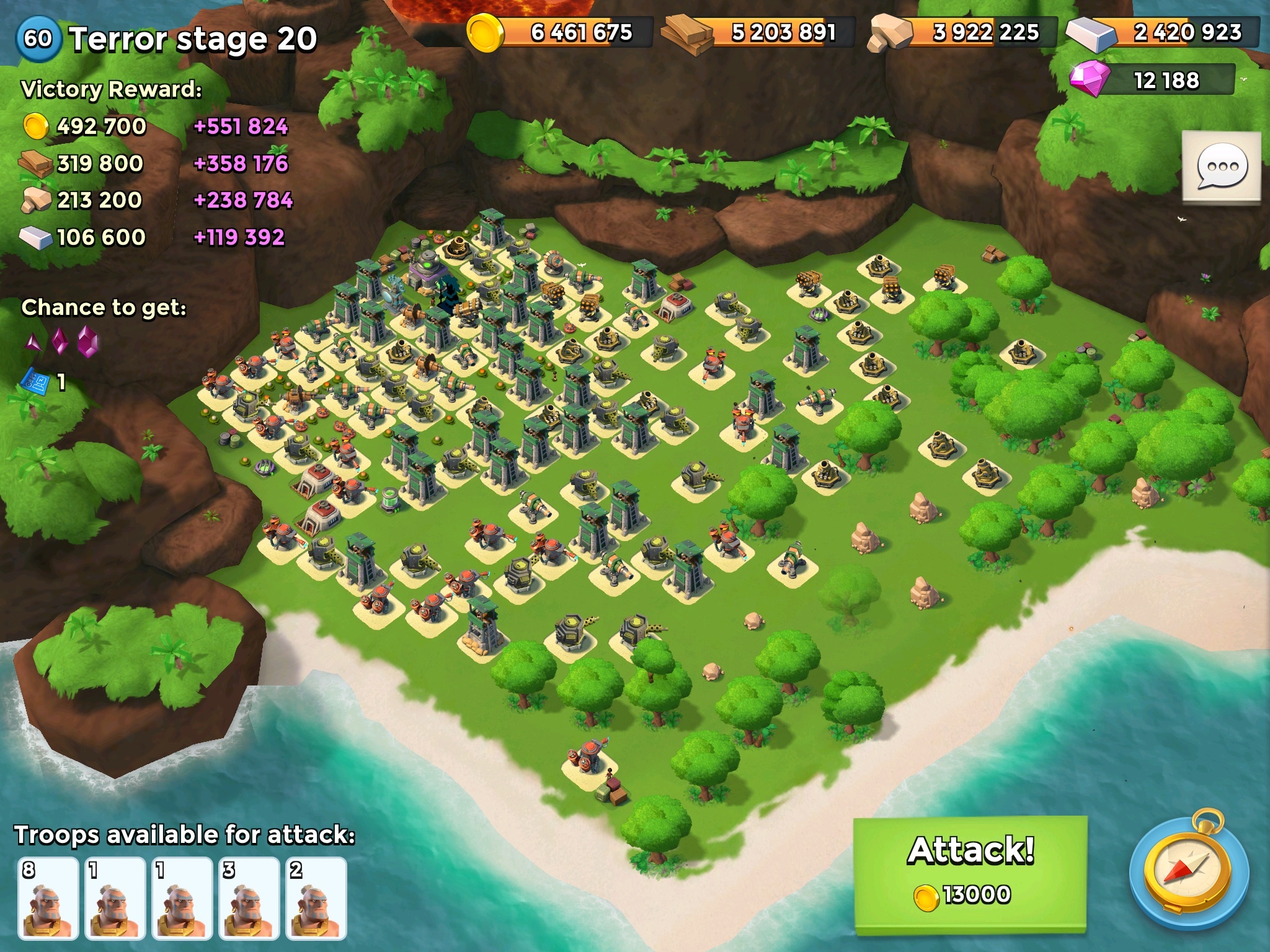Image resolution: width=1270 pixels, height=952 pixels.
Task: Open the chat speech bubble
Action: (1221, 166)
